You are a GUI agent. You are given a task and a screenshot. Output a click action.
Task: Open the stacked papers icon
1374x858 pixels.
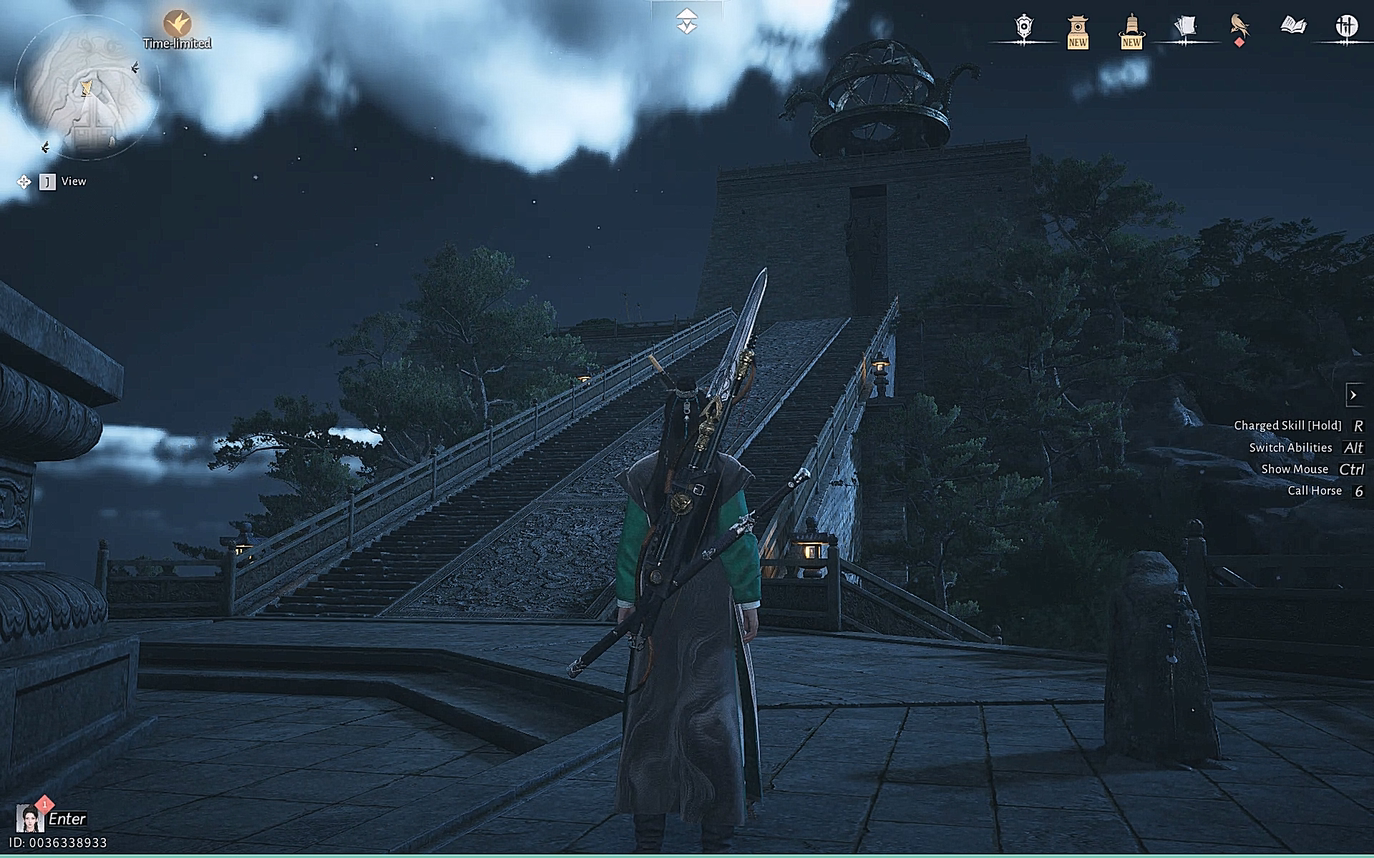pyautogui.click(x=1186, y=27)
